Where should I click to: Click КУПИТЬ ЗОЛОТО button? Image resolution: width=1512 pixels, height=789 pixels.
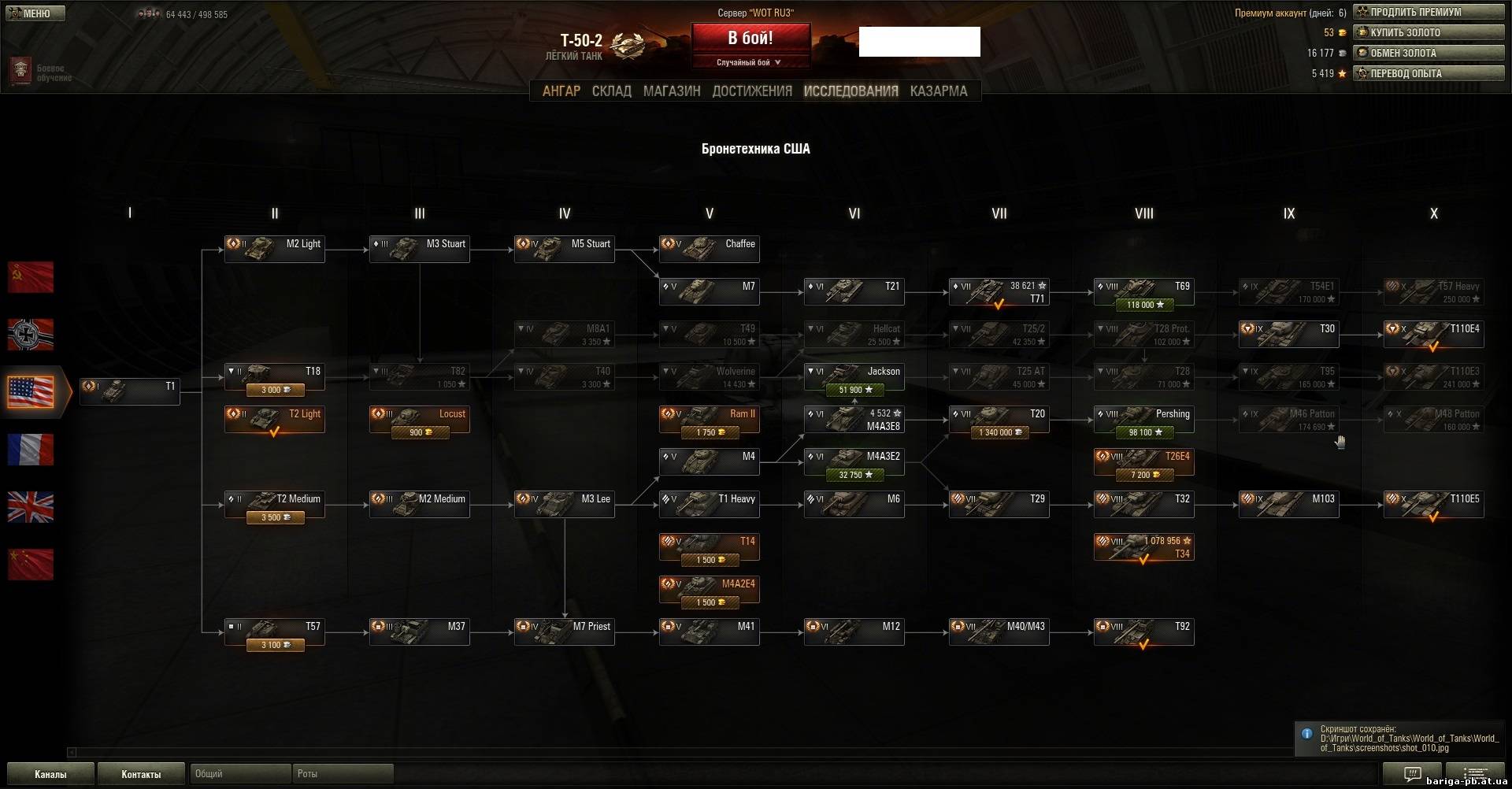click(x=1429, y=32)
